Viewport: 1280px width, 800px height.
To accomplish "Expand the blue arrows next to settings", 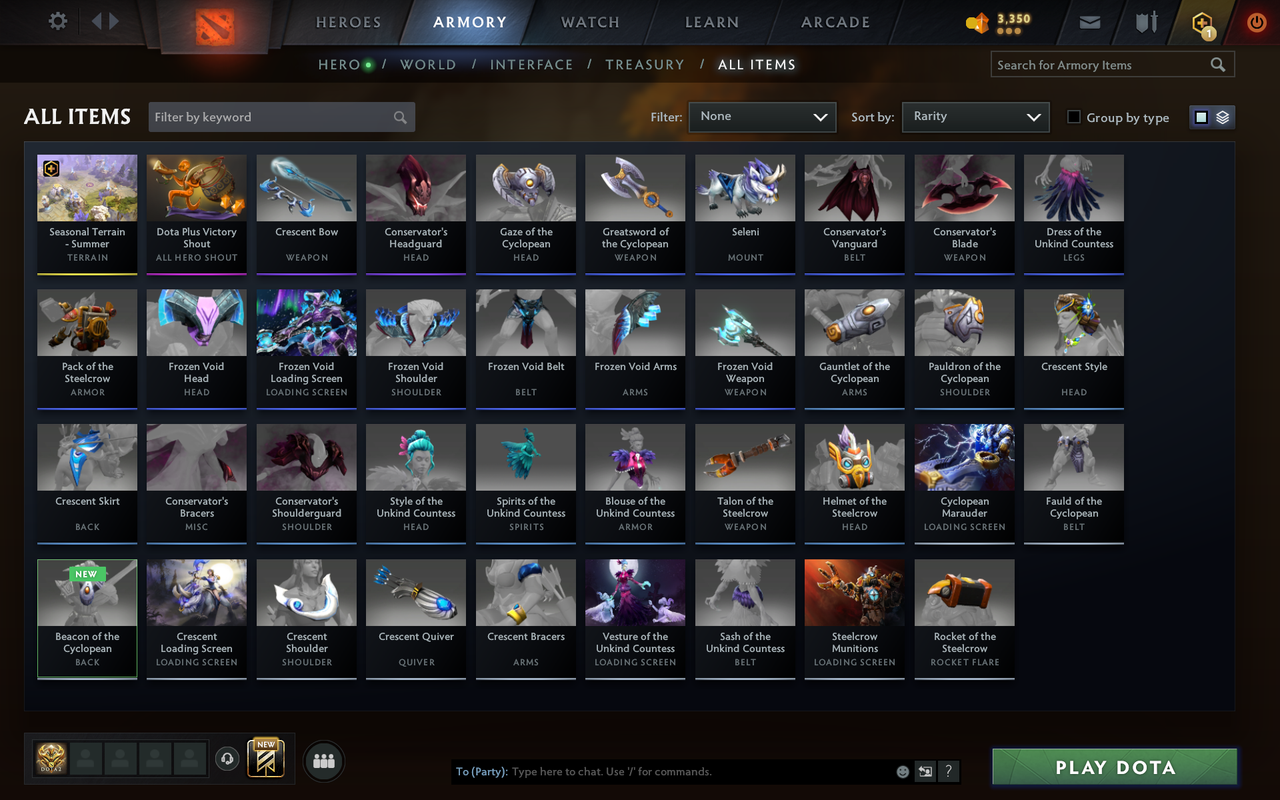I will pyautogui.click(x=105, y=20).
